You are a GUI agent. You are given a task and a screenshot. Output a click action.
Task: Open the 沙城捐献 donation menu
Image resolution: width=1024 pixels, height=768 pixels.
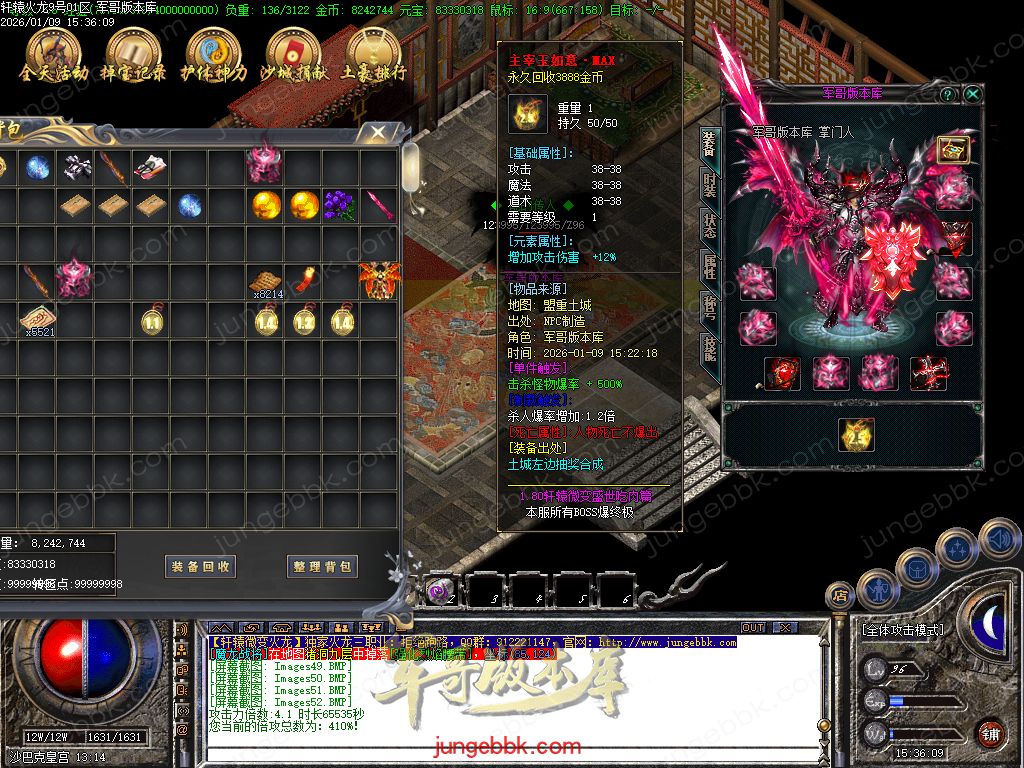tap(292, 54)
